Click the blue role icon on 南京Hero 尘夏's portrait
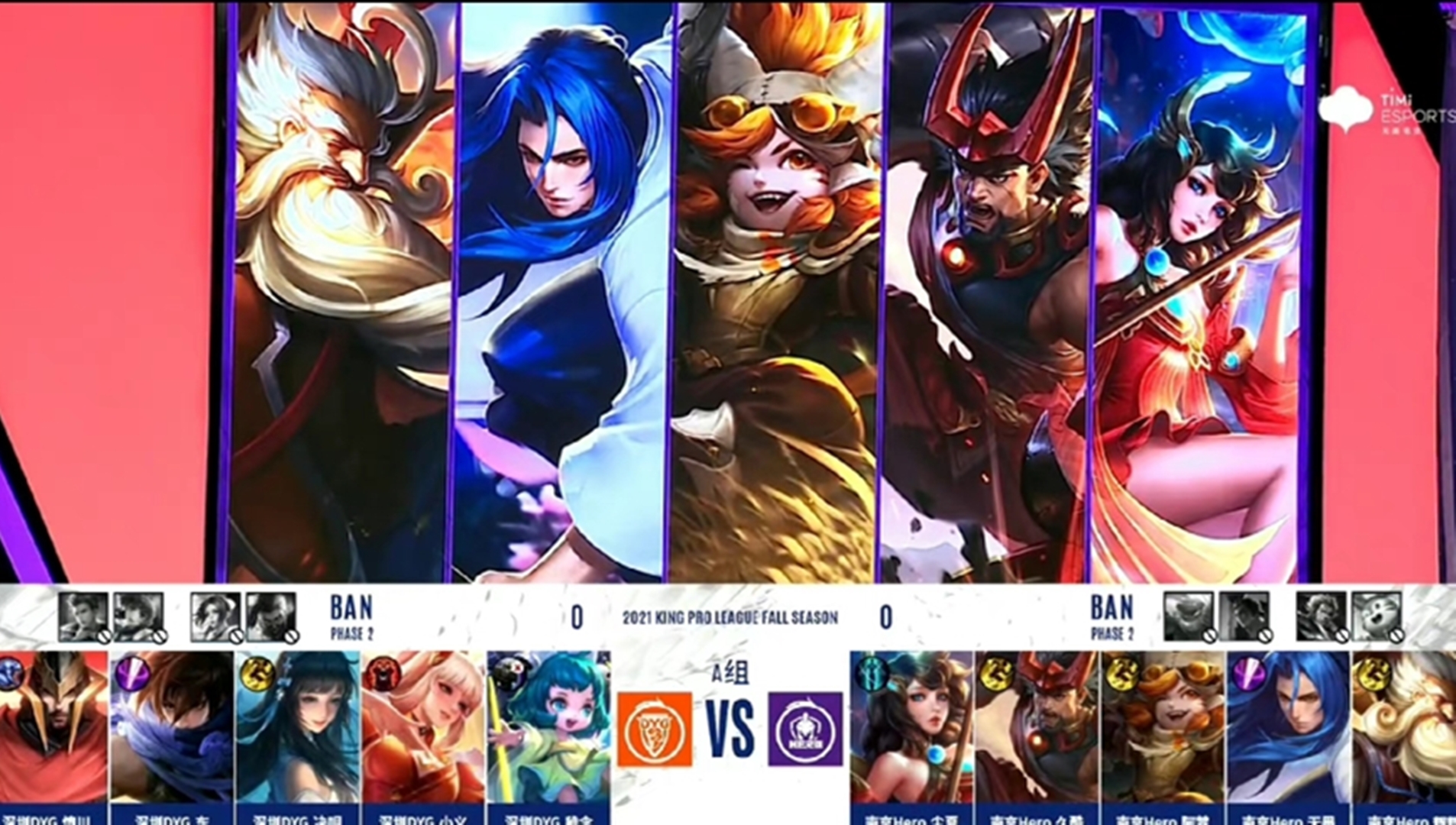Viewport: 1456px width, 825px height. 872,672
